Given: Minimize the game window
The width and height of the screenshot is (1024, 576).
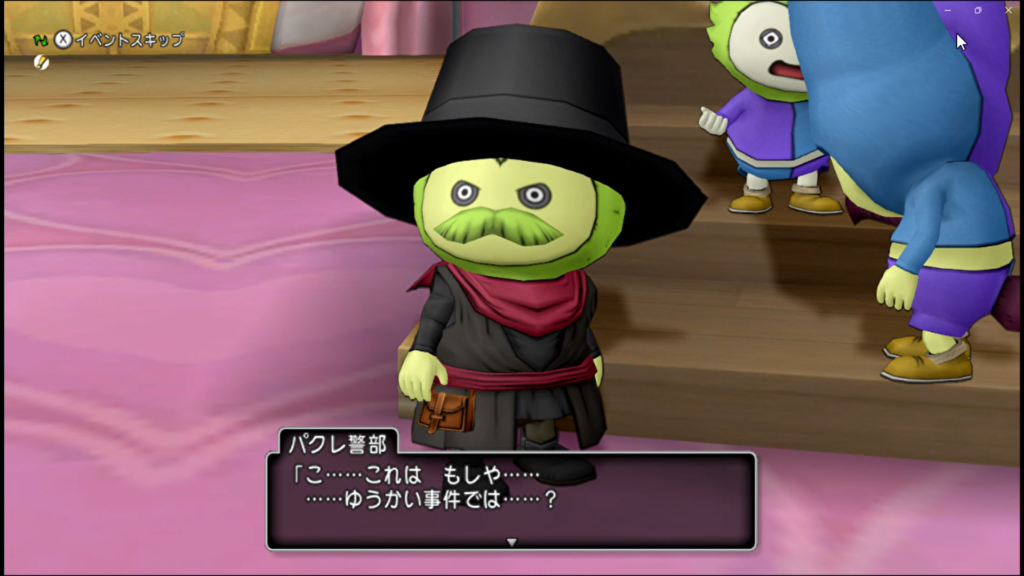Looking at the screenshot, I should point(947,10).
